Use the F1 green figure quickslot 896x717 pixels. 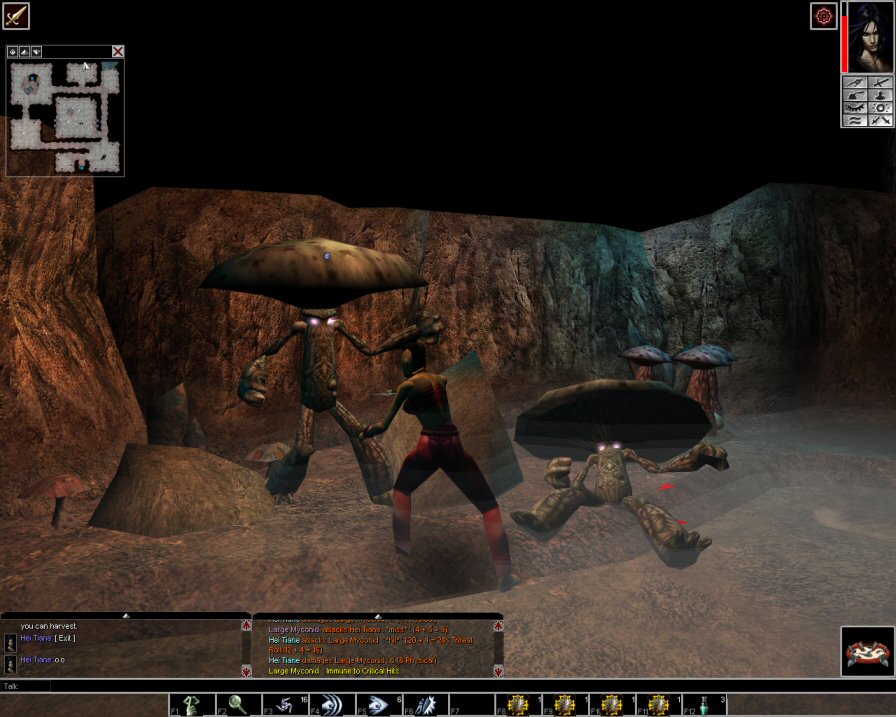(186, 705)
